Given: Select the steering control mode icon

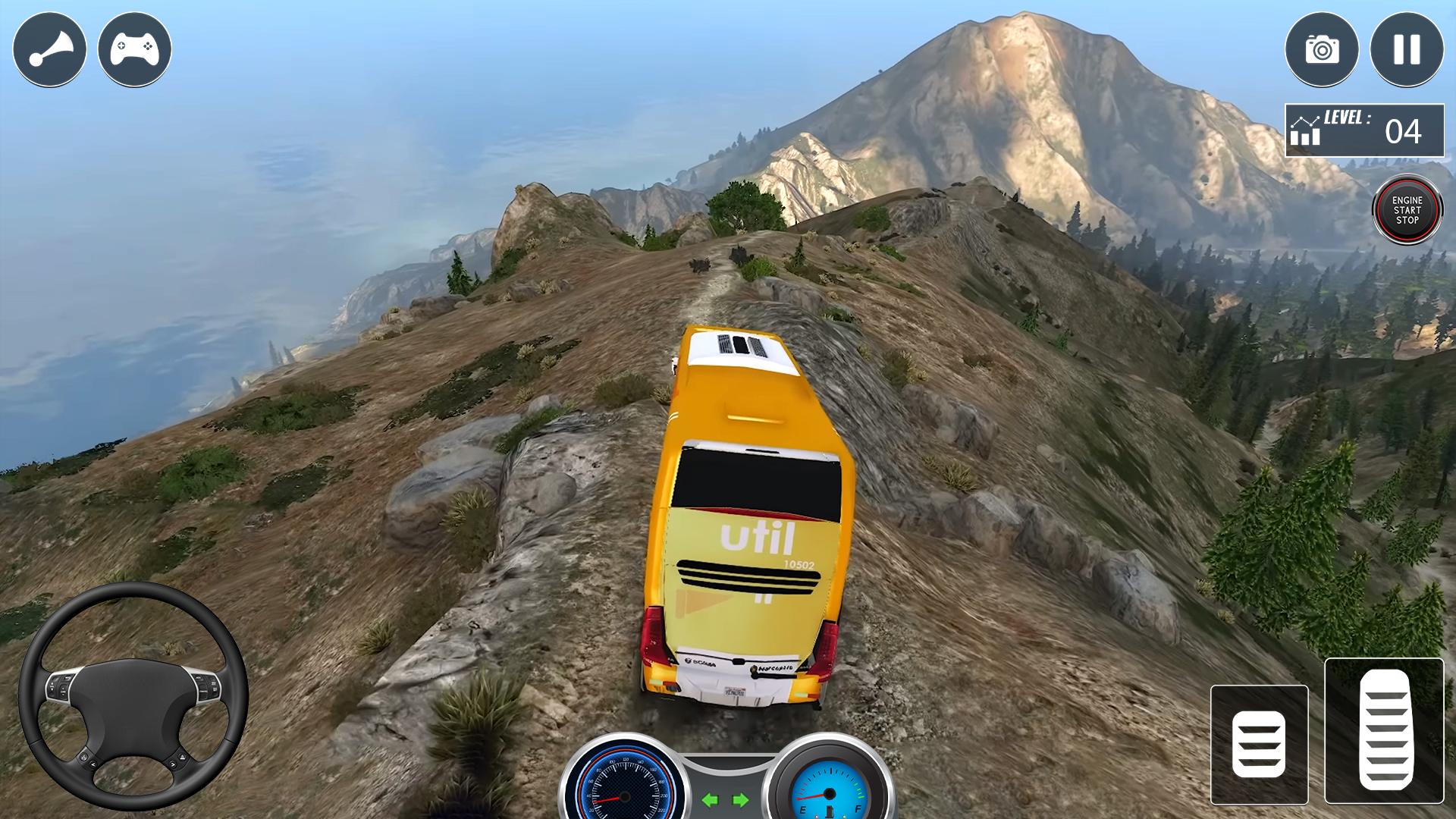Looking at the screenshot, I should (x=49, y=49).
